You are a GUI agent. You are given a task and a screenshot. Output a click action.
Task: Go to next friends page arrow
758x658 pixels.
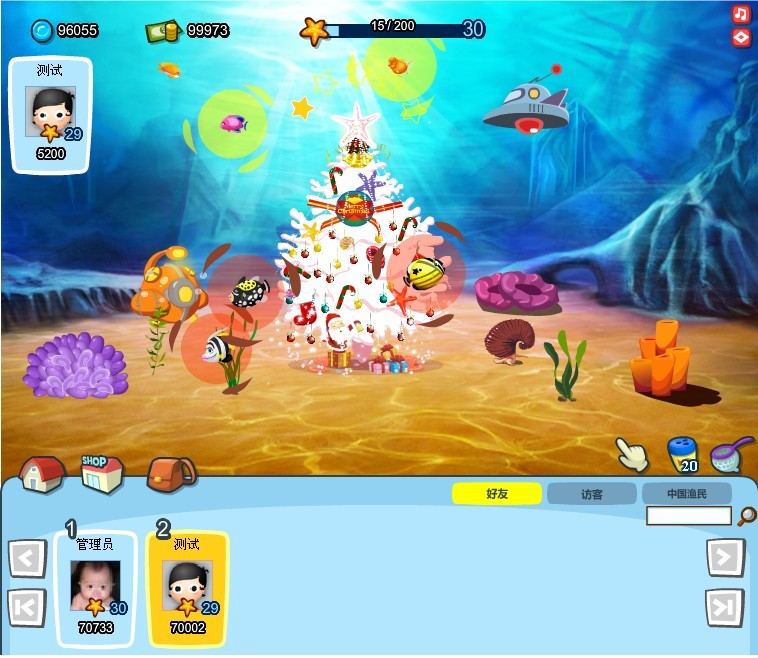(725, 558)
